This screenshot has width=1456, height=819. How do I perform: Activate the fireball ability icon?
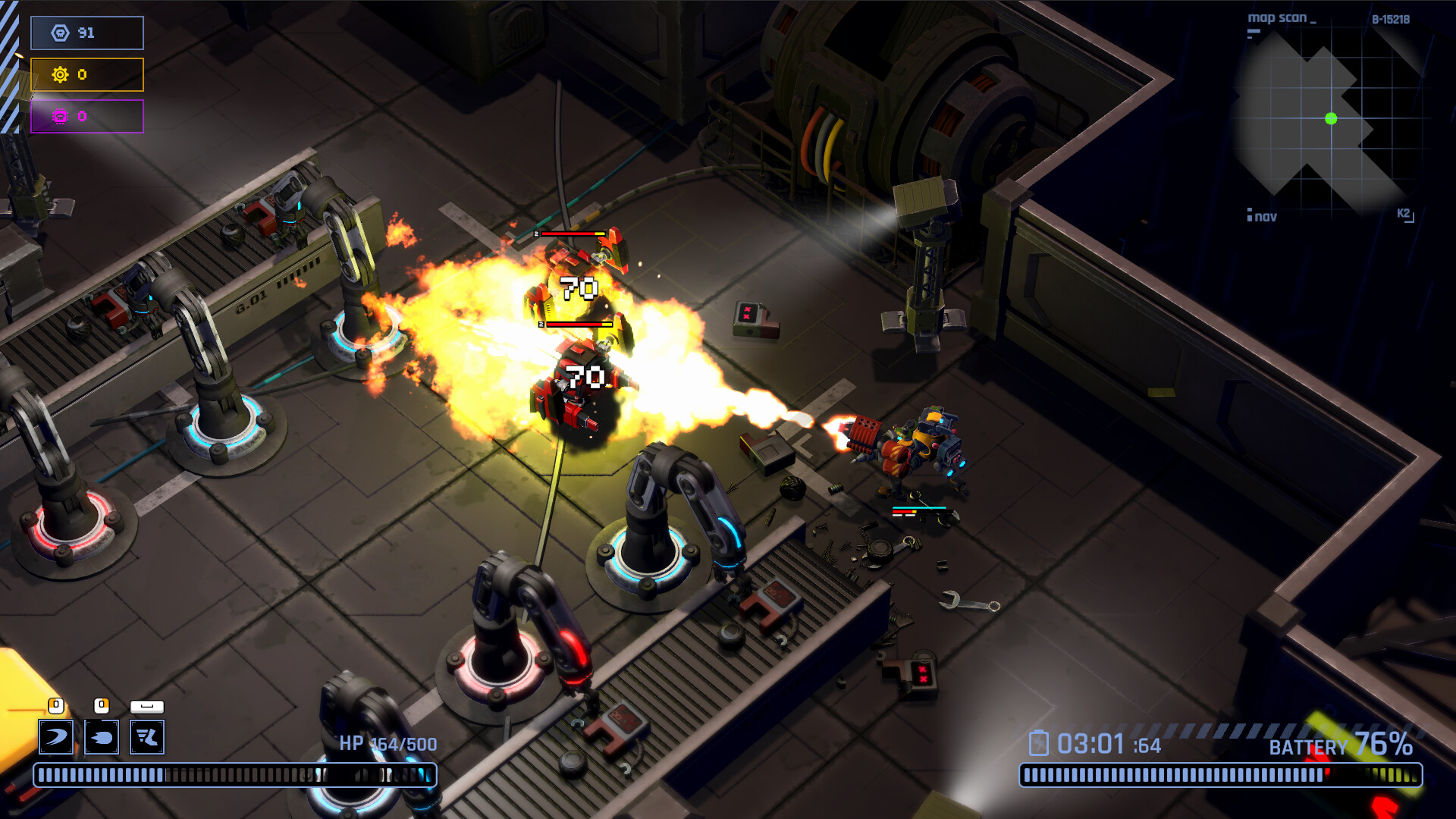102,736
